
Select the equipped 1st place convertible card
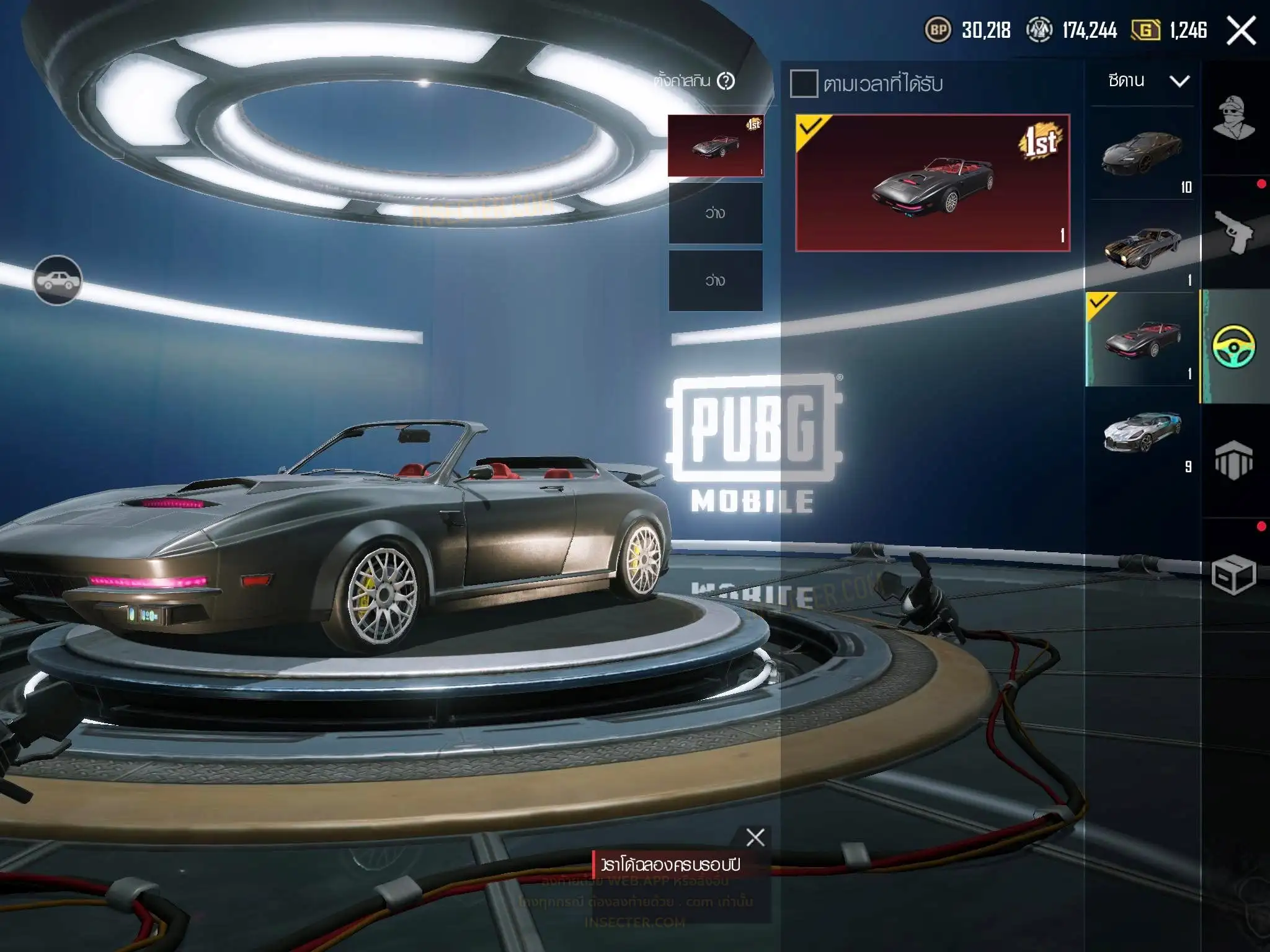(933, 183)
